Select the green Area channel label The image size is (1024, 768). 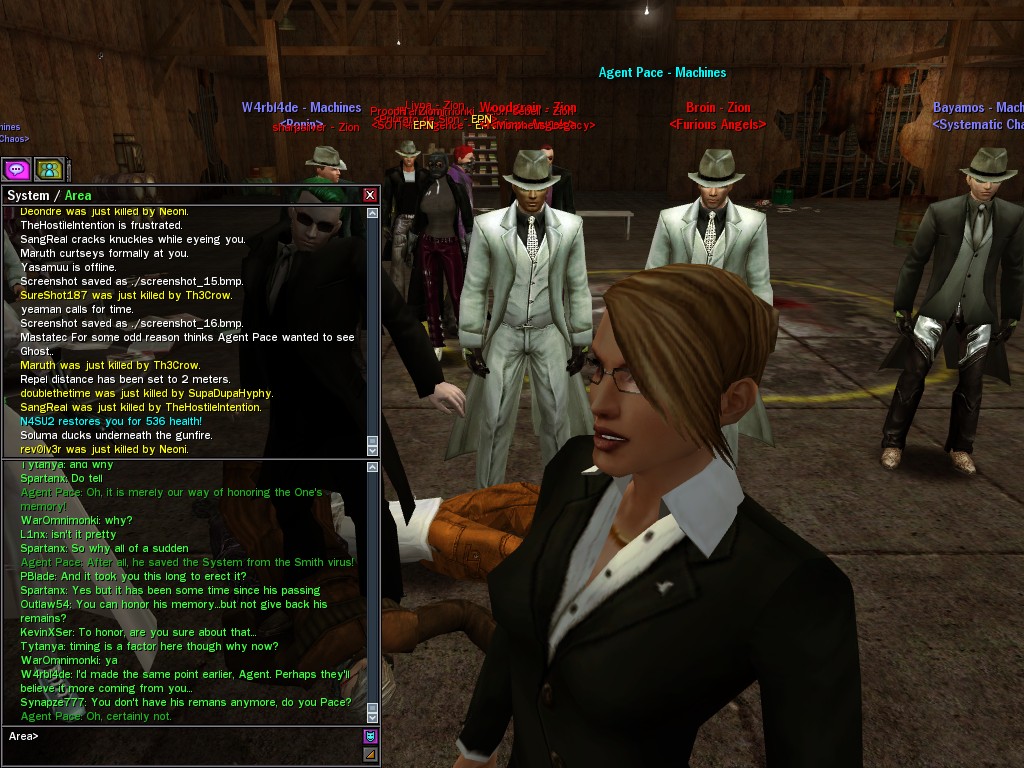[78, 195]
